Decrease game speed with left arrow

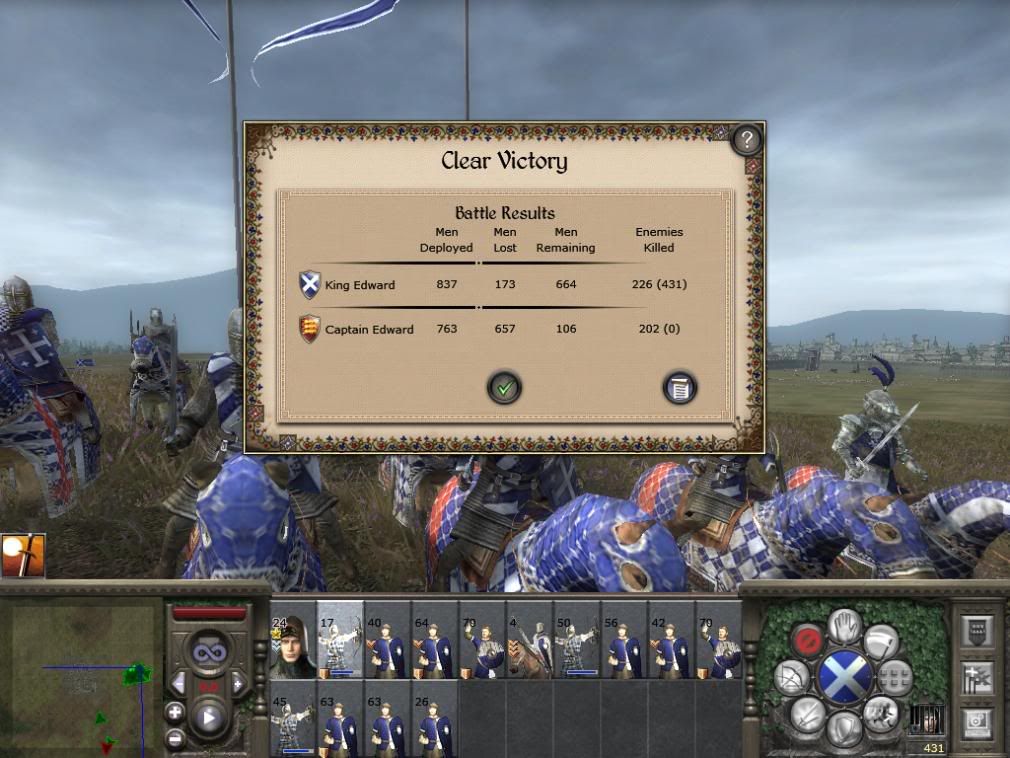tap(179, 684)
